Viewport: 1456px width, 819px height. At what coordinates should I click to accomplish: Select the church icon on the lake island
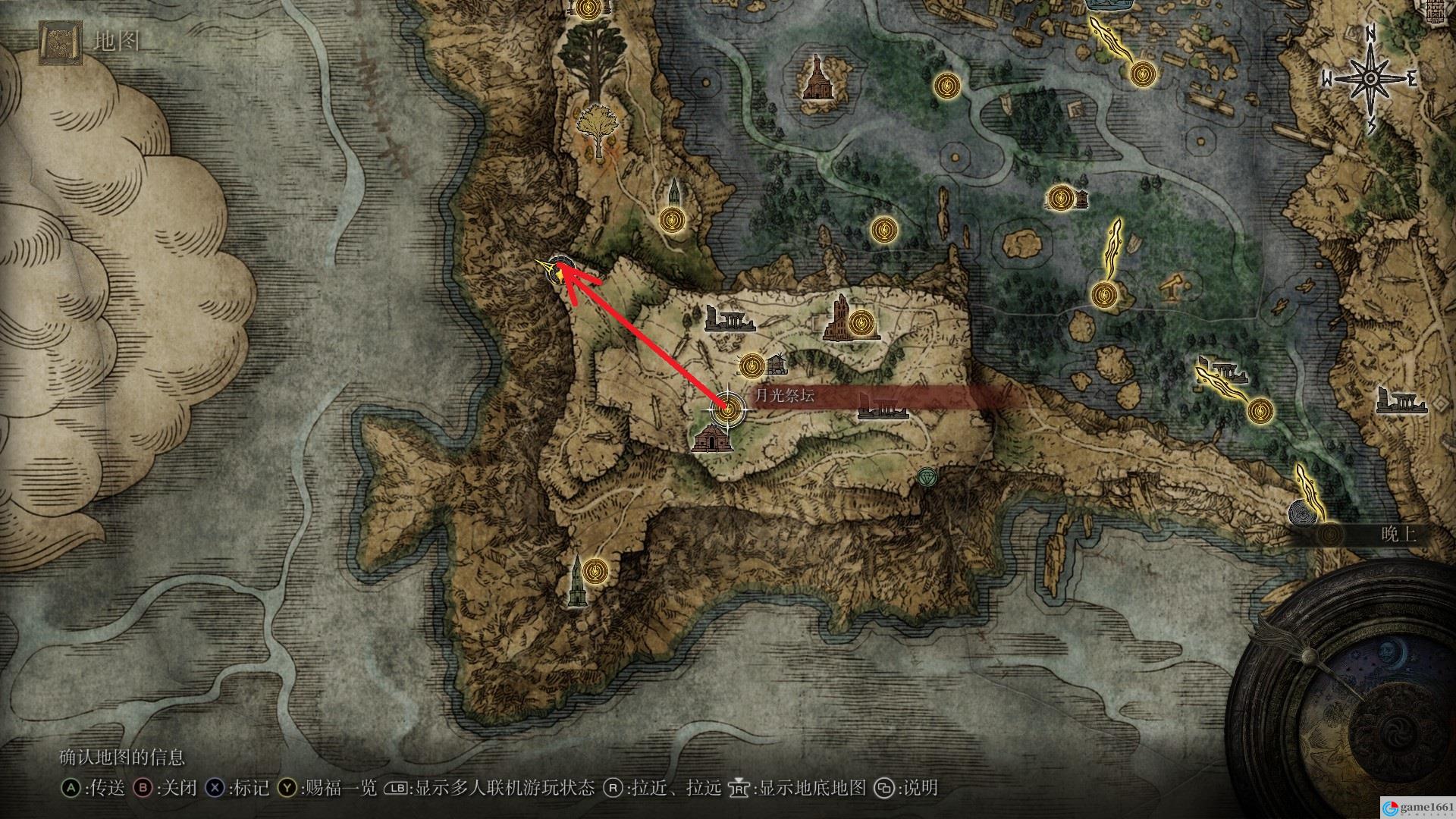click(x=816, y=77)
